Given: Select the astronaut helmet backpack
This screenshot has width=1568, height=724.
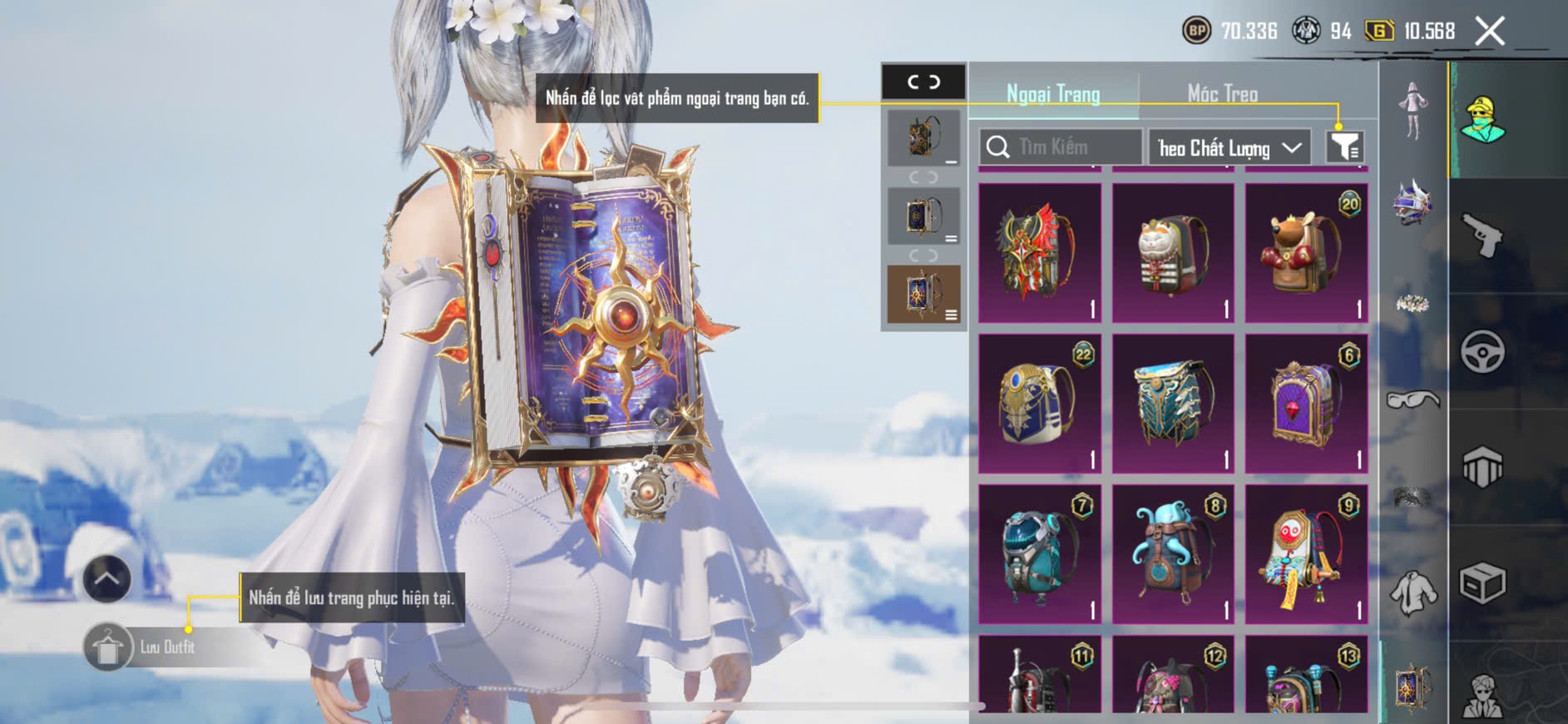Looking at the screenshot, I should (x=1040, y=554).
